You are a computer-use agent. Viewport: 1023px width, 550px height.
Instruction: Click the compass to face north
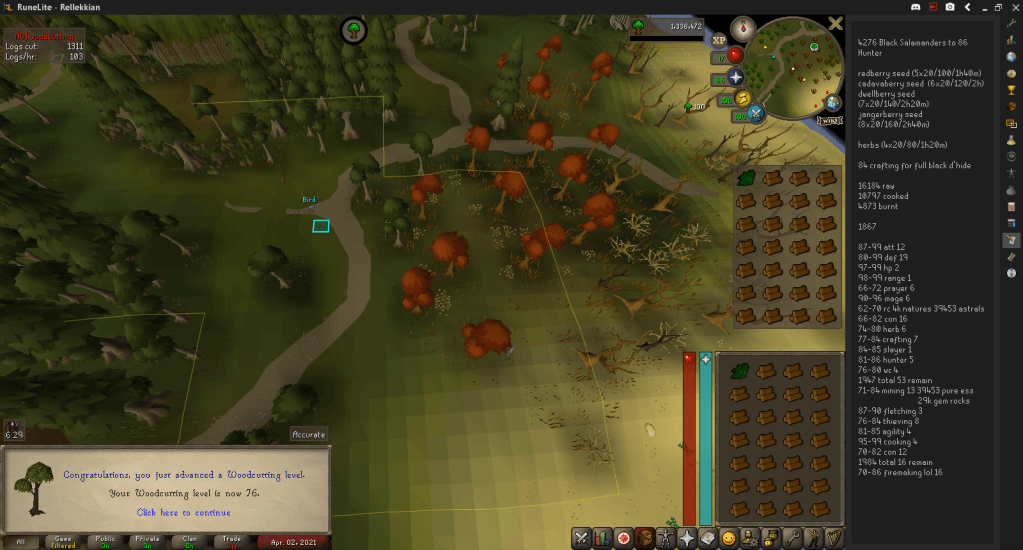[743, 28]
